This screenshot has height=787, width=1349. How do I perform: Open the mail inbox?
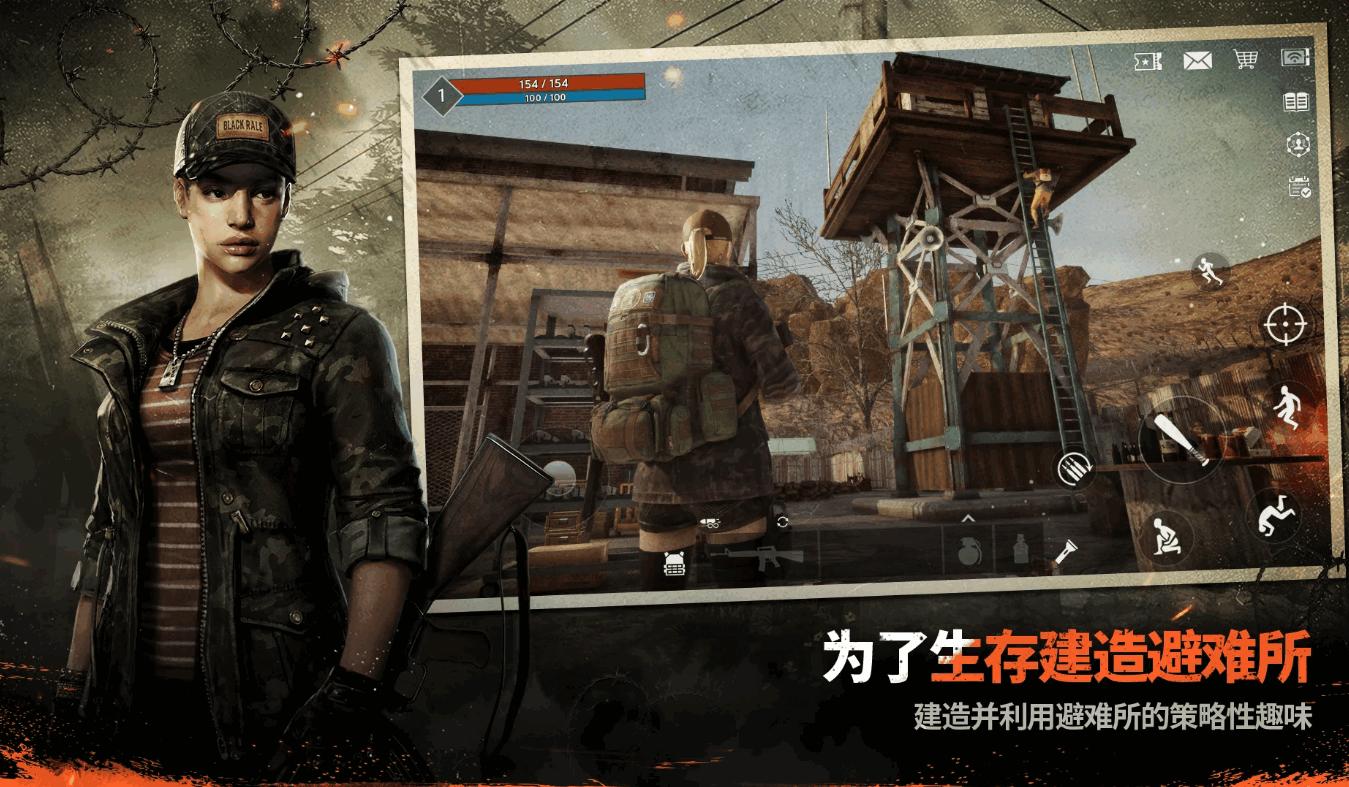(x=1197, y=61)
